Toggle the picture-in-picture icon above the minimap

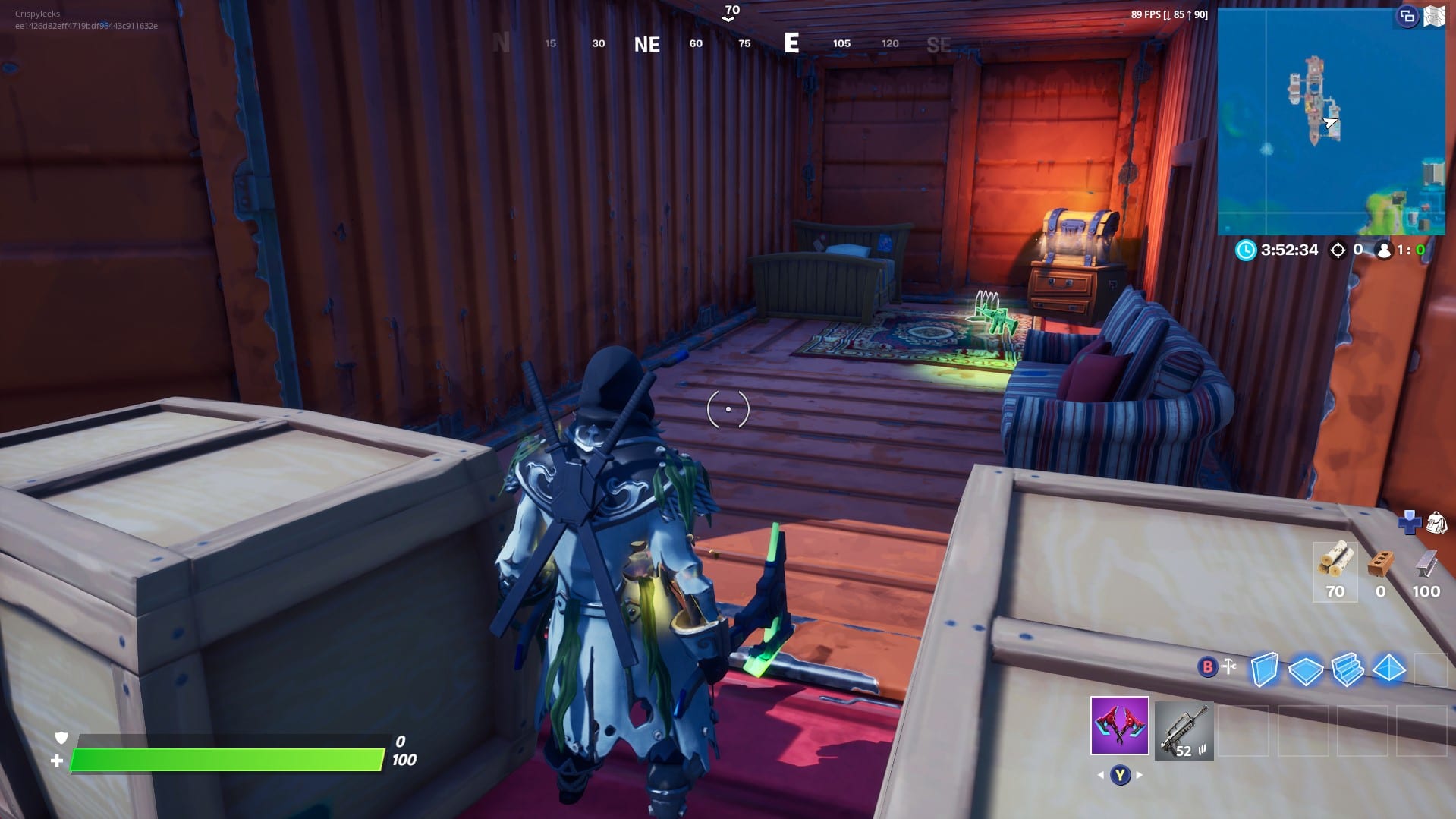[1407, 14]
